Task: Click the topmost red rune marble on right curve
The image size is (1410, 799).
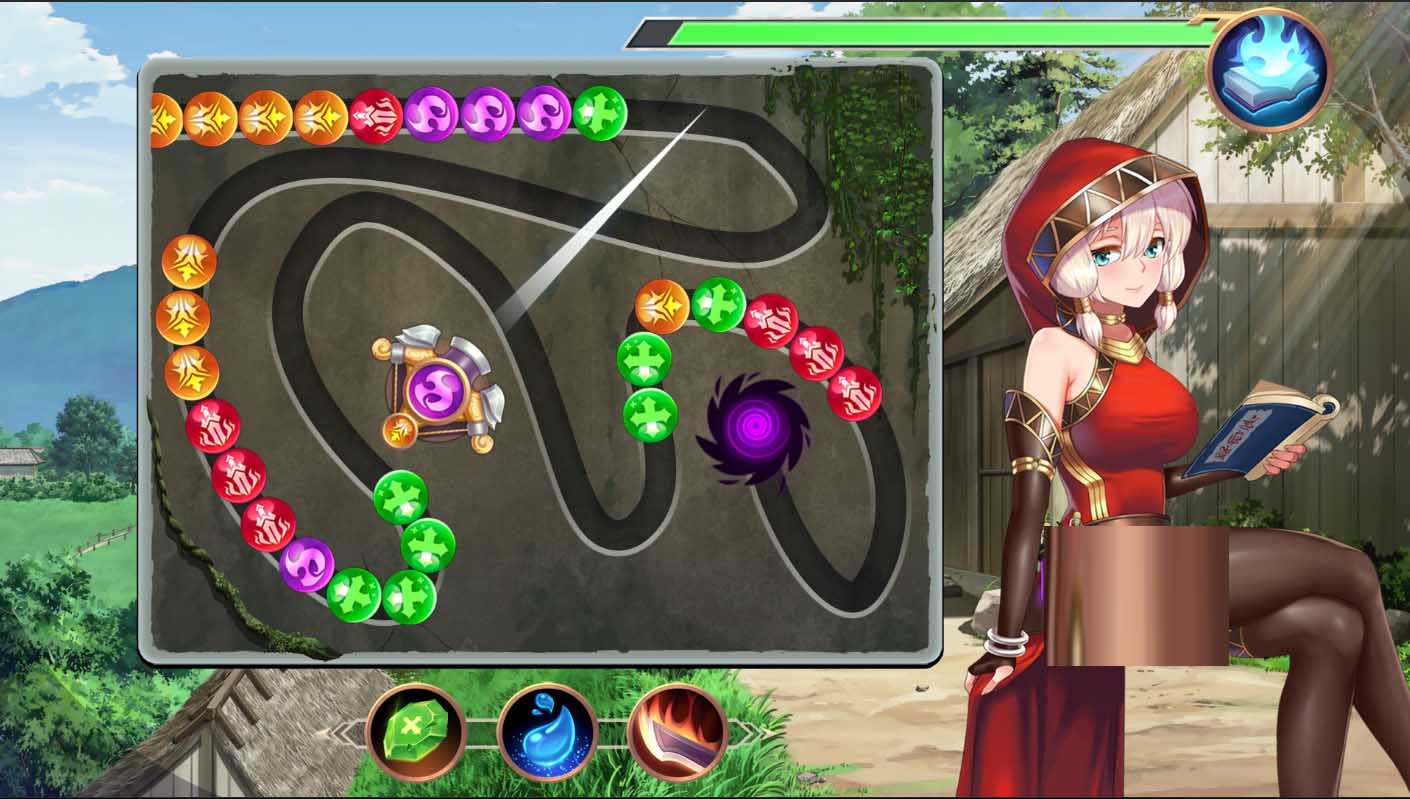Action: pos(773,320)
